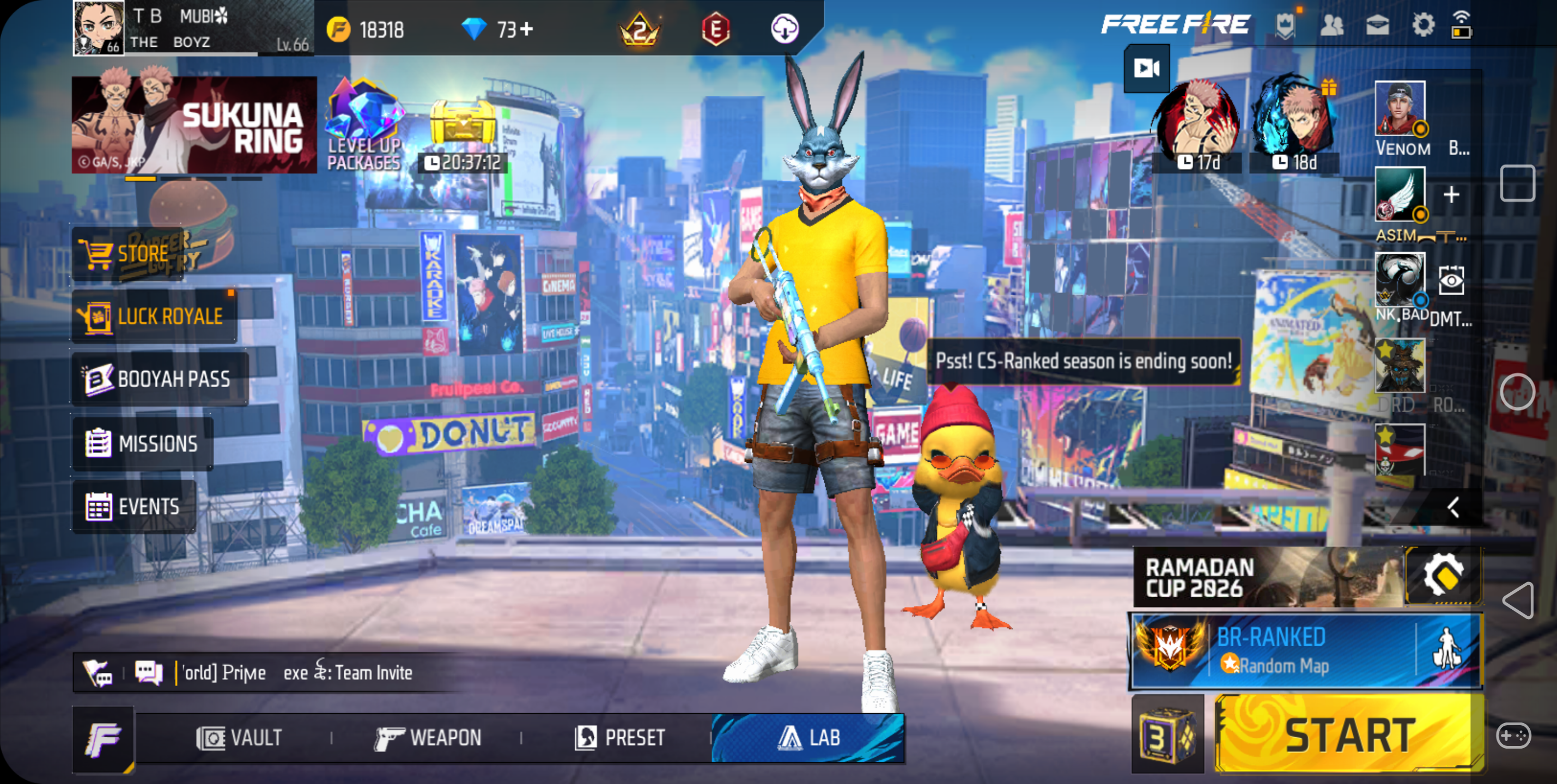The height and width of the screenshot is (784, 1557).
Task: Open the Ramadan Cup 2026 banner
Action: (x=1267, y=577)
